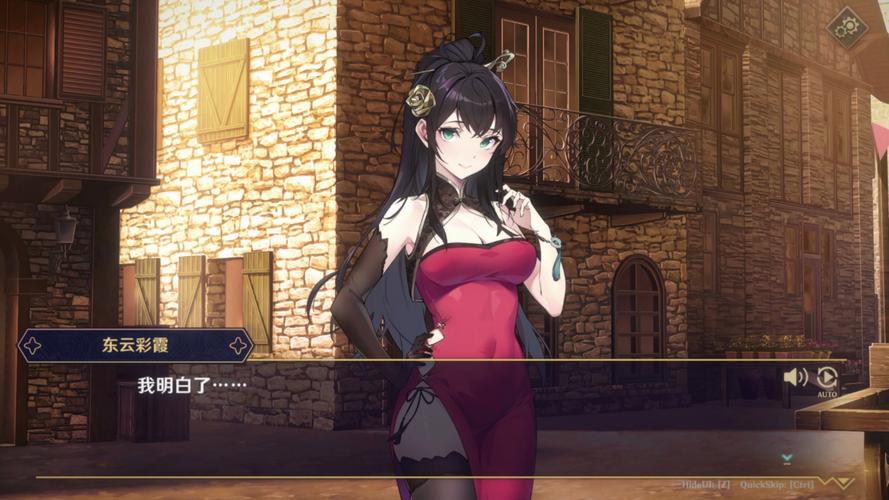This screenshot has width=889, height=500.
Task: Open the gear settings menu
Action: 850,27
